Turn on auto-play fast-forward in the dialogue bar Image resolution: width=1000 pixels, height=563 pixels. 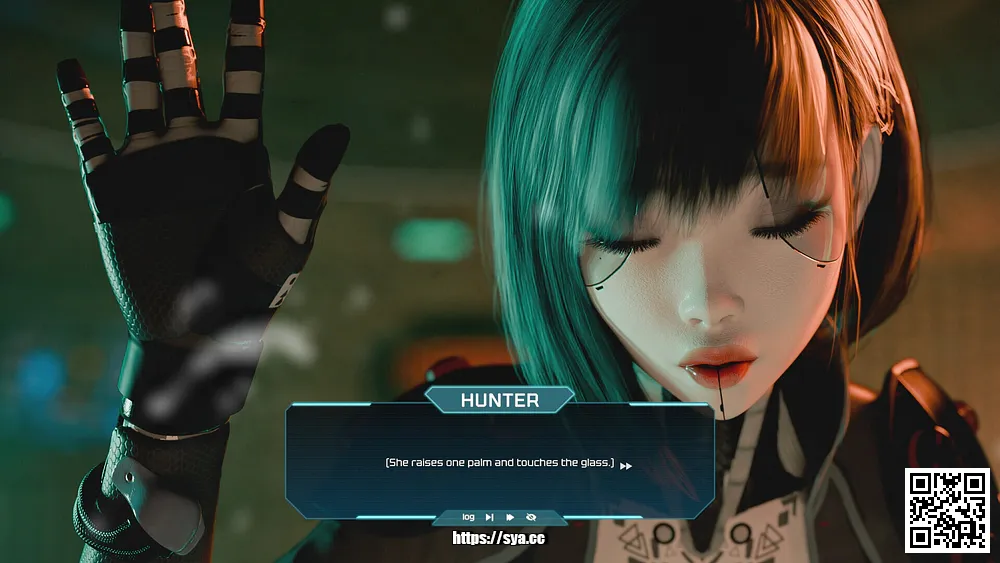[510, 517]
